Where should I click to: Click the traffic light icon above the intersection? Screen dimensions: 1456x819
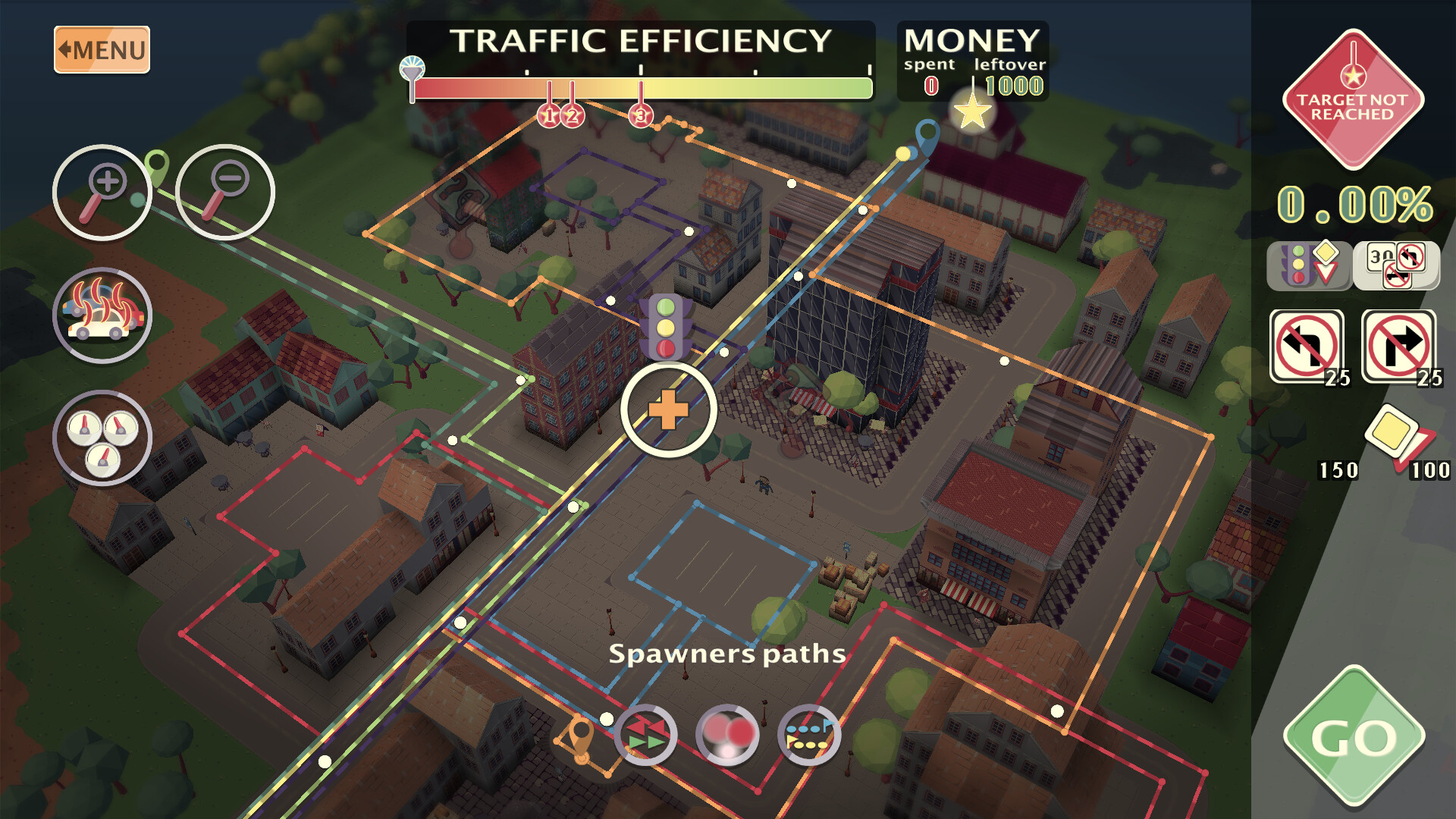[x=666, y=328]
